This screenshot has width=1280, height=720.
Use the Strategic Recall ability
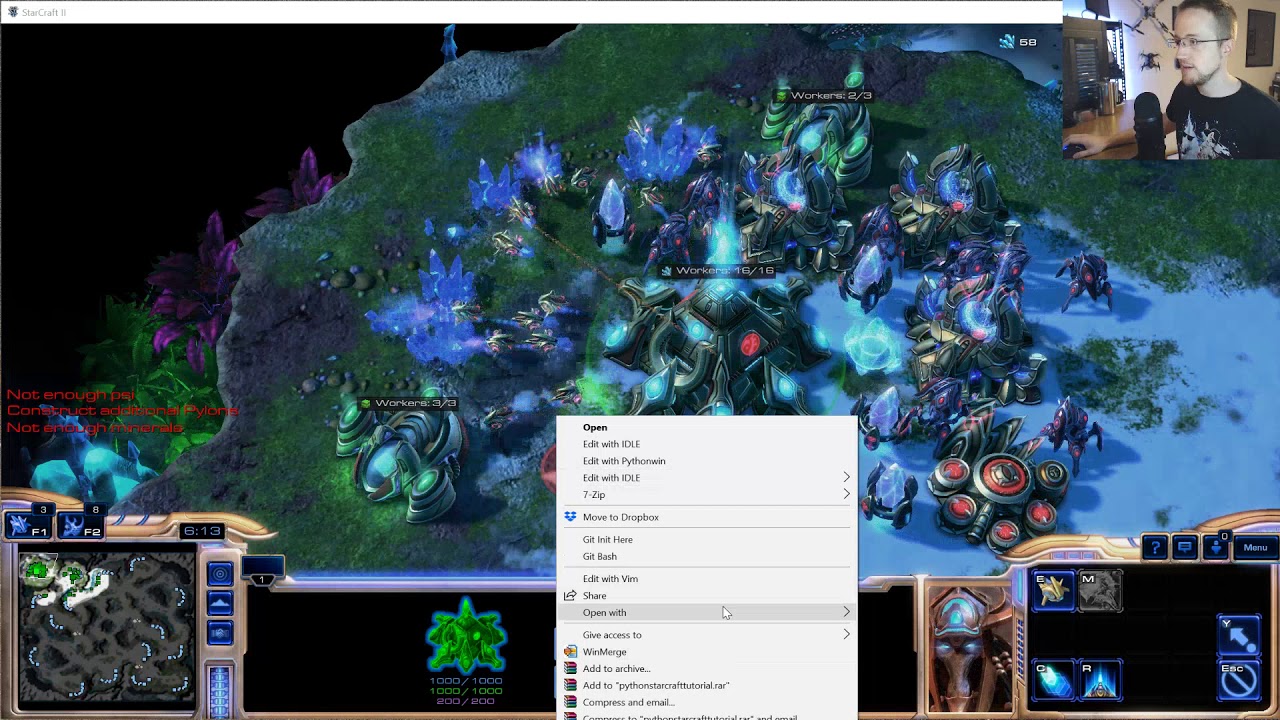(x=1100, y=680)
